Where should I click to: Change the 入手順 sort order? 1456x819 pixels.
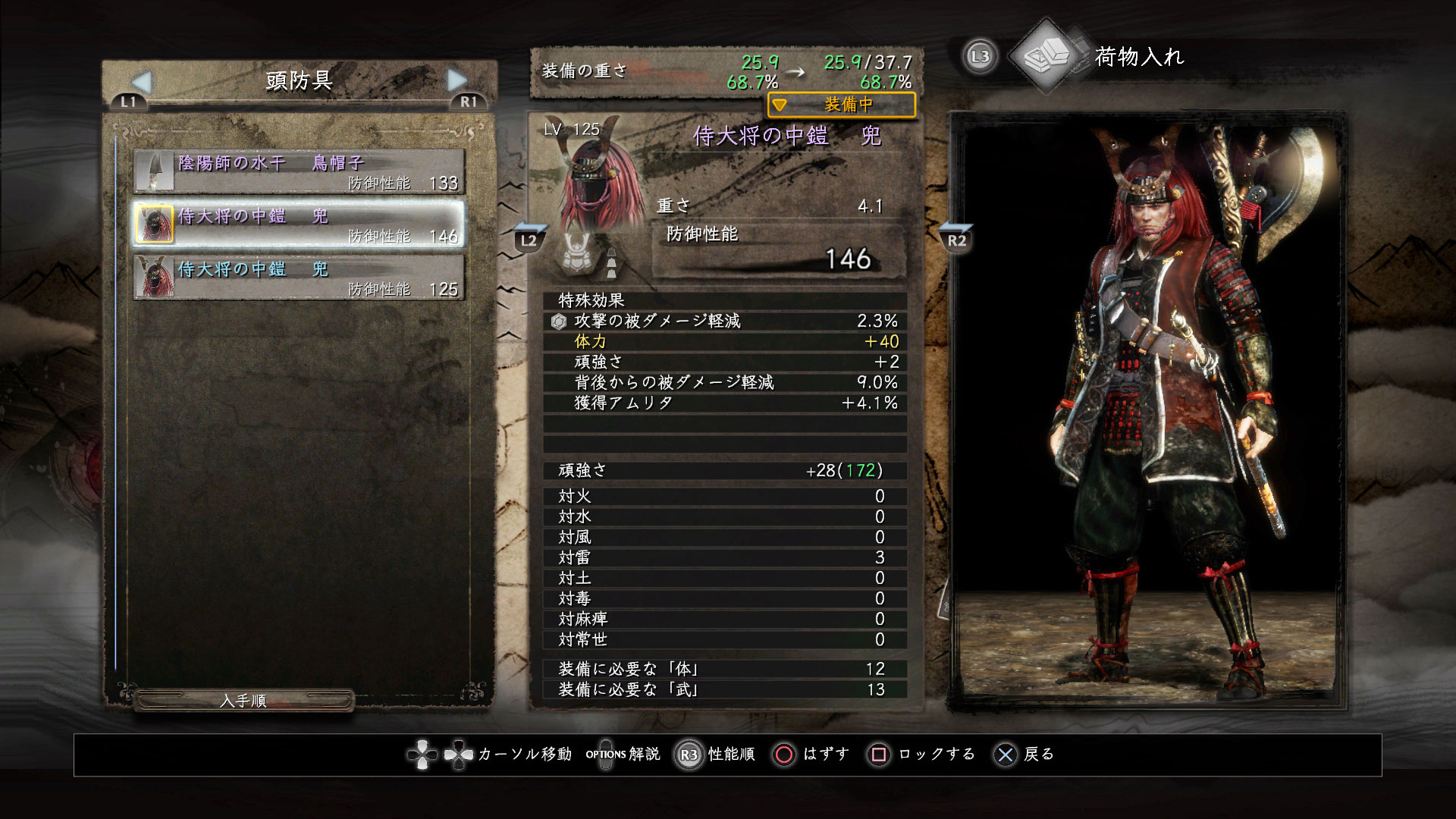(243, 701)
